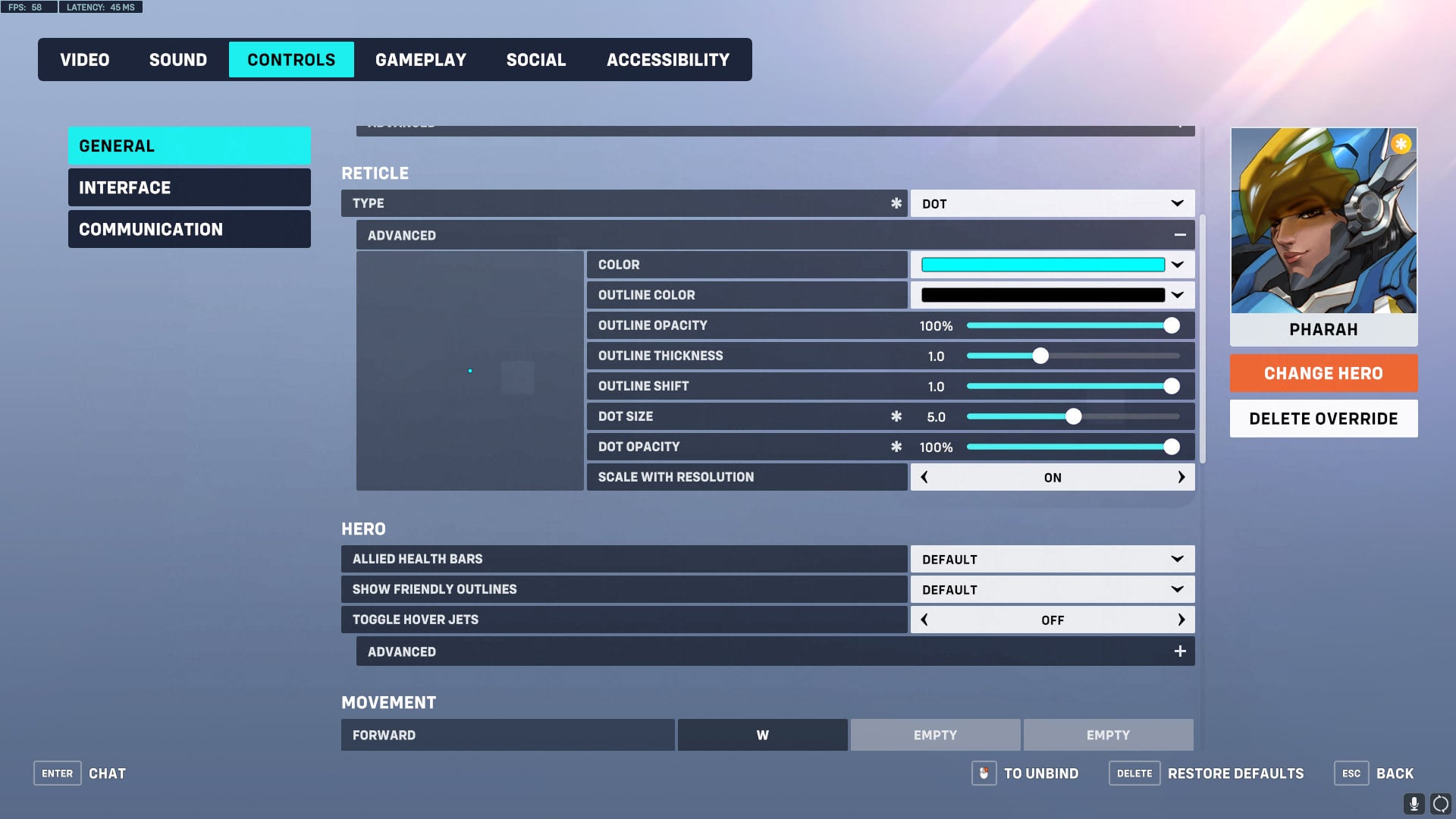Click the asterisk next to DOT OPACITY
The height and width of the screenshot is (819, 1456).
point(896,446)
